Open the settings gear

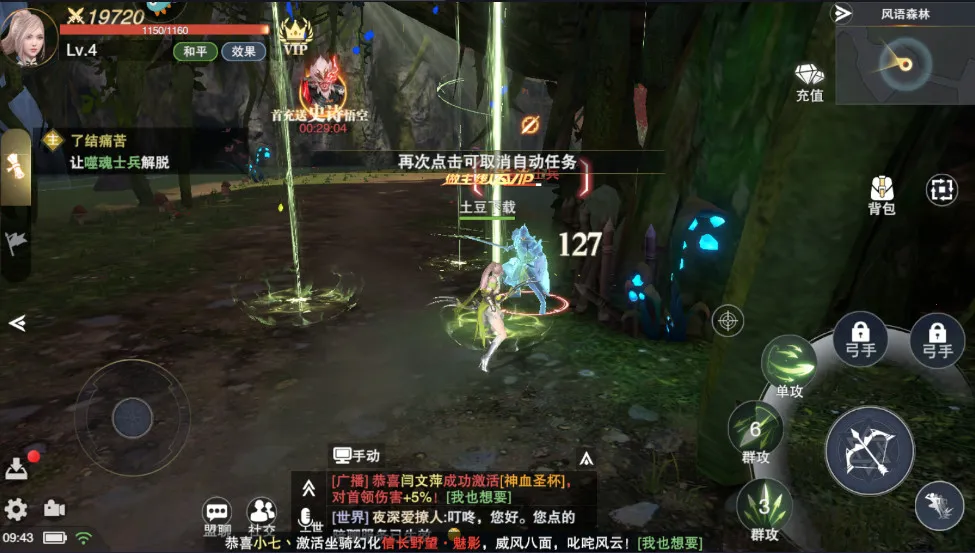coord(16,509)
